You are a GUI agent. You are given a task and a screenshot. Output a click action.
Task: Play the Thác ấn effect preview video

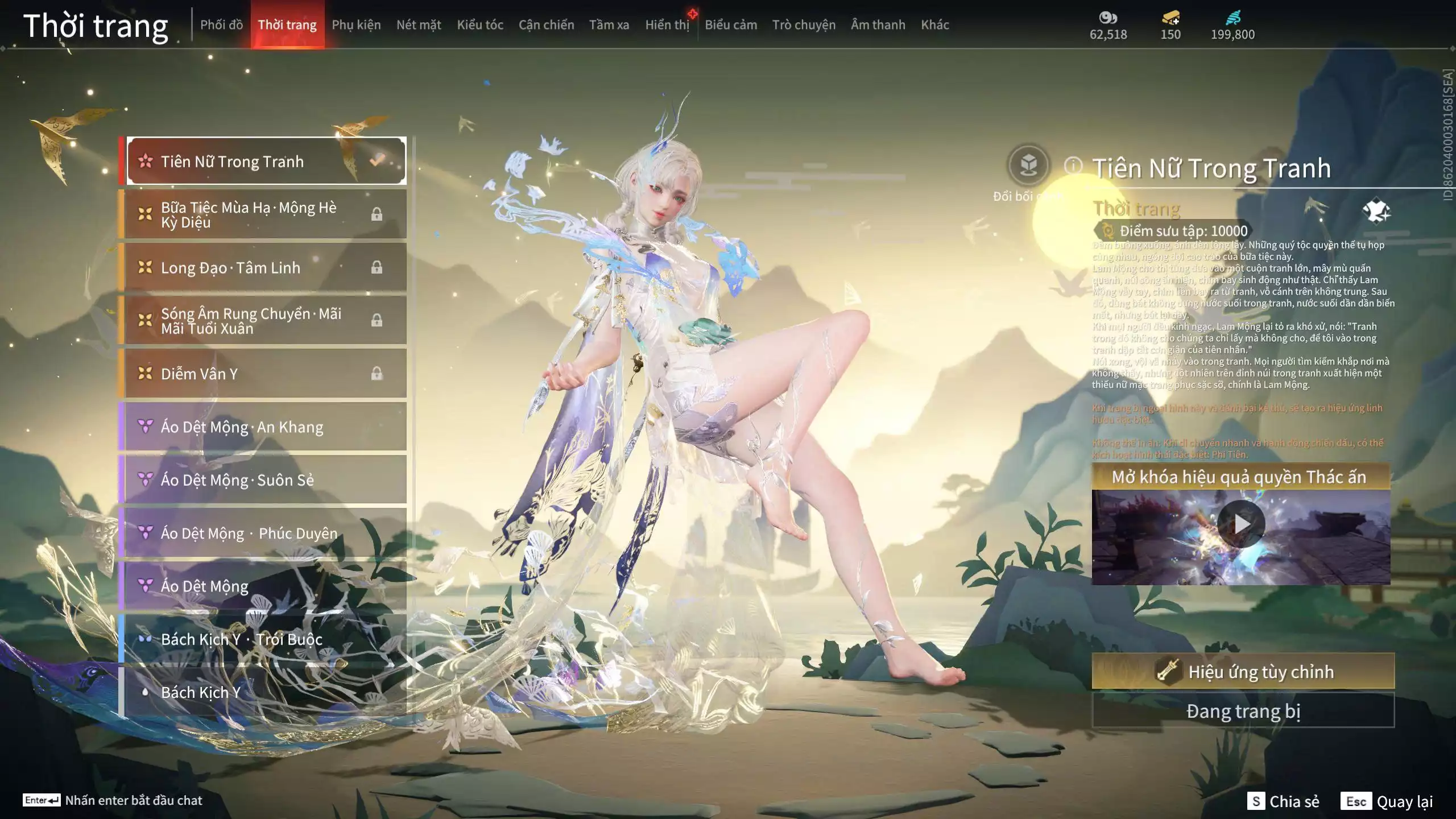point(1240,524)
